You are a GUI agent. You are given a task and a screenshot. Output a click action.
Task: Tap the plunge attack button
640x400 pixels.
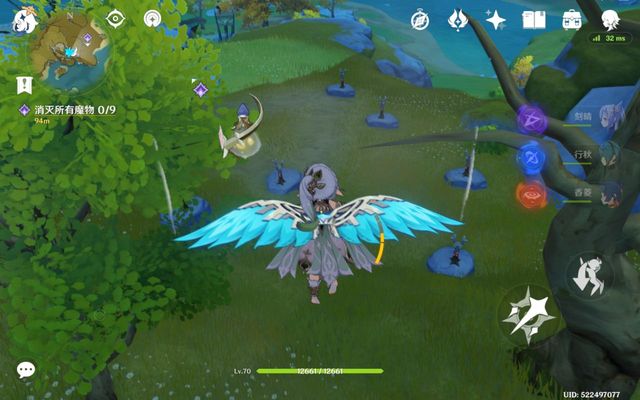point(586,274)
